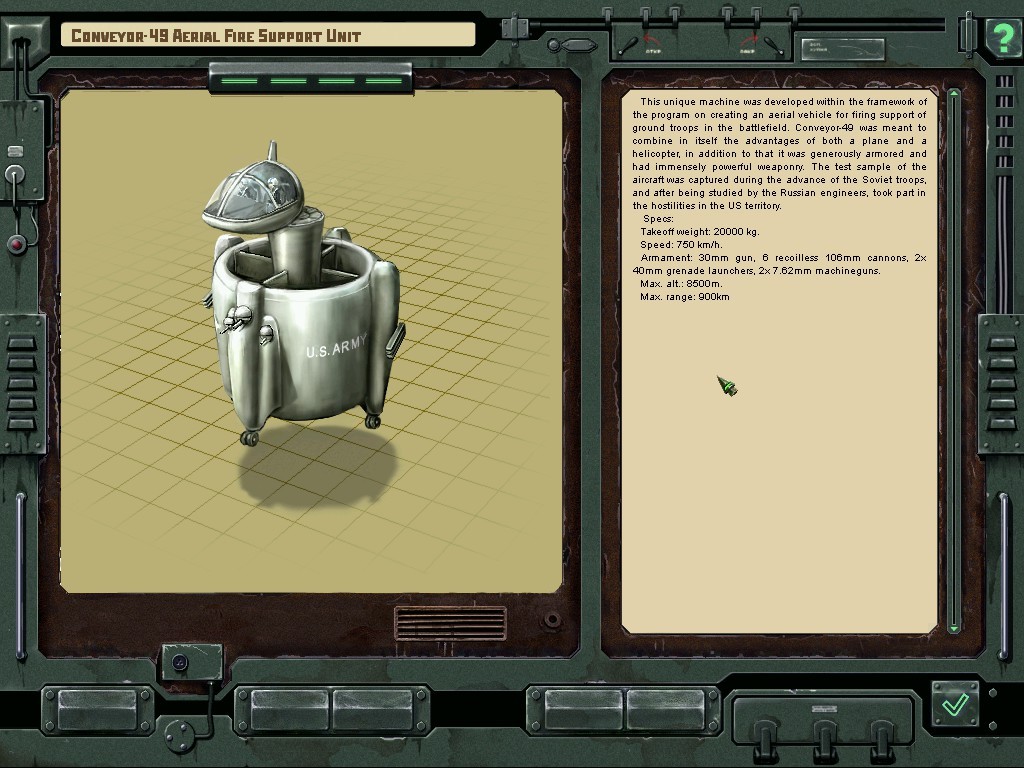
Task: Confirm with the green checkmark button
Action: pos(955,704)
